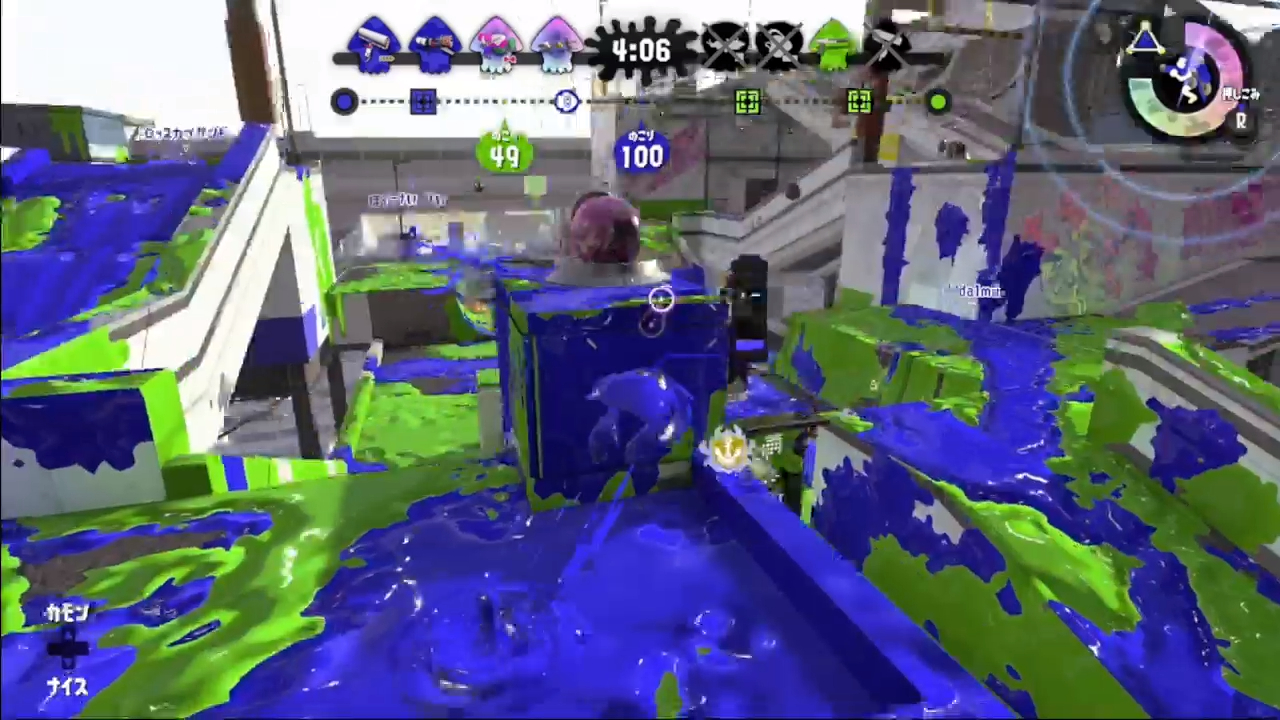Toggle the ナイス (Nice) signal on the D-pad
This screenshot has height=720, width=1280.
pyautogui.click(x=68, y=688)
